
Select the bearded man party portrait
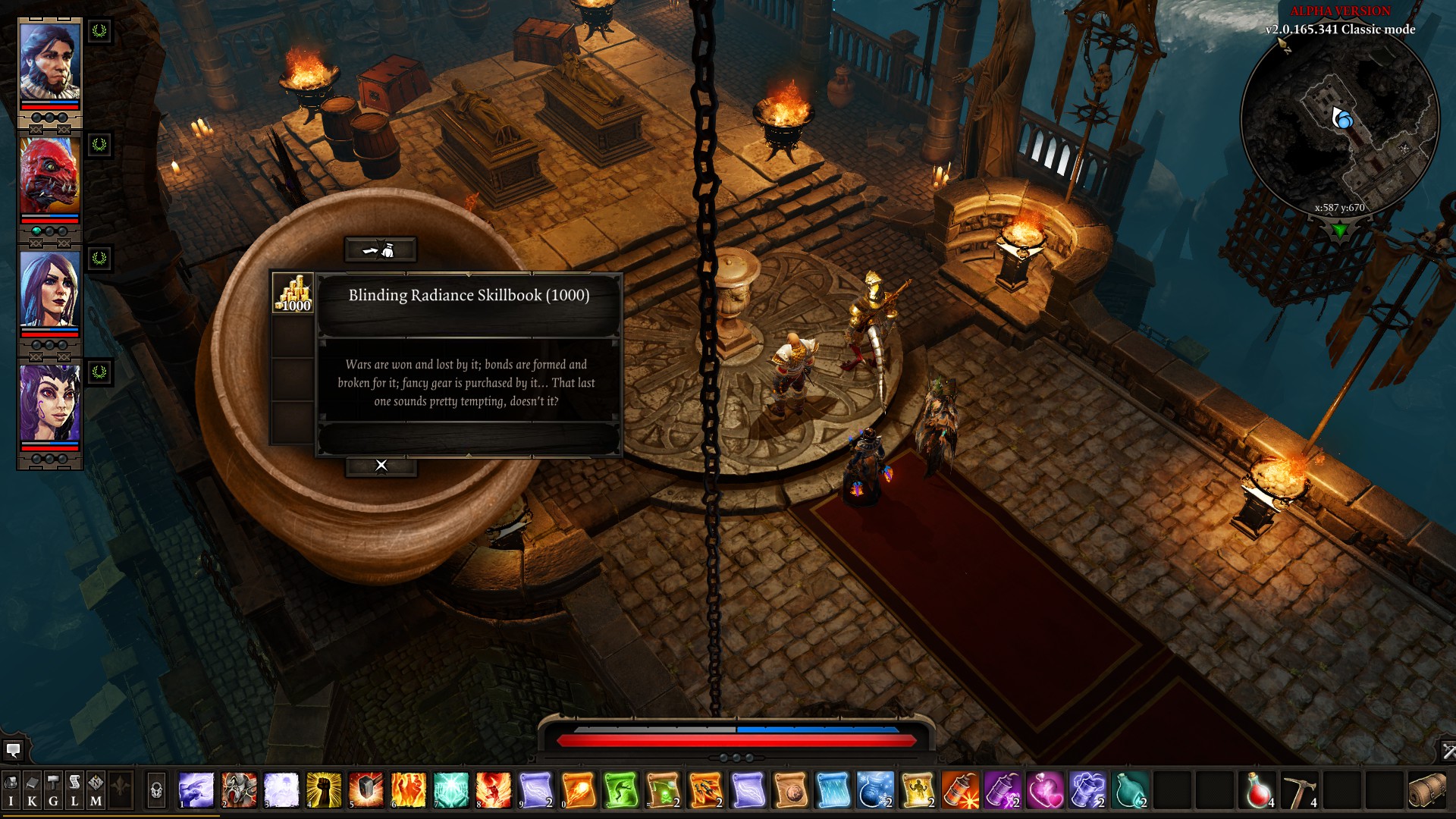pyautogui.click(x=49, y=63)
